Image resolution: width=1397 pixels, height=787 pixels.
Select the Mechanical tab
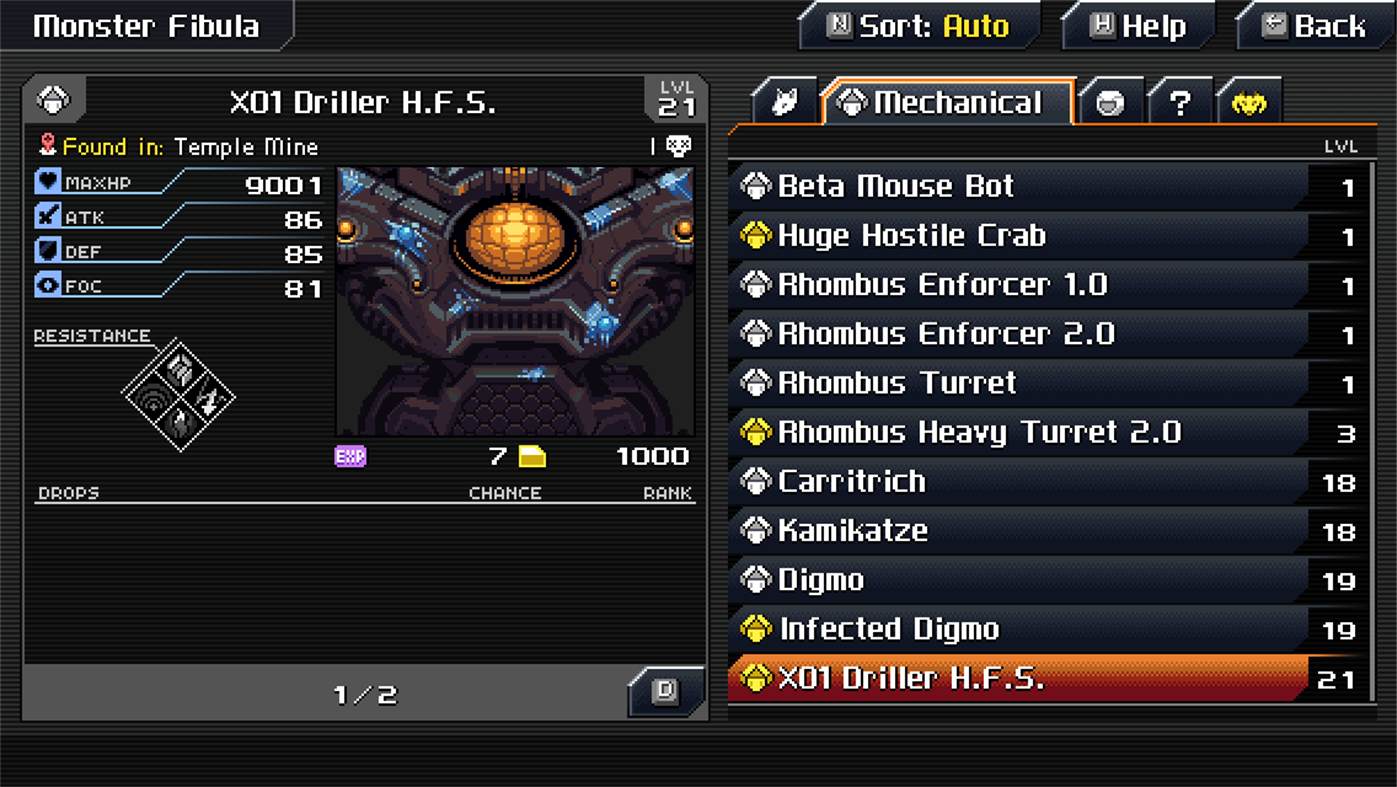[x=945, y=100]
